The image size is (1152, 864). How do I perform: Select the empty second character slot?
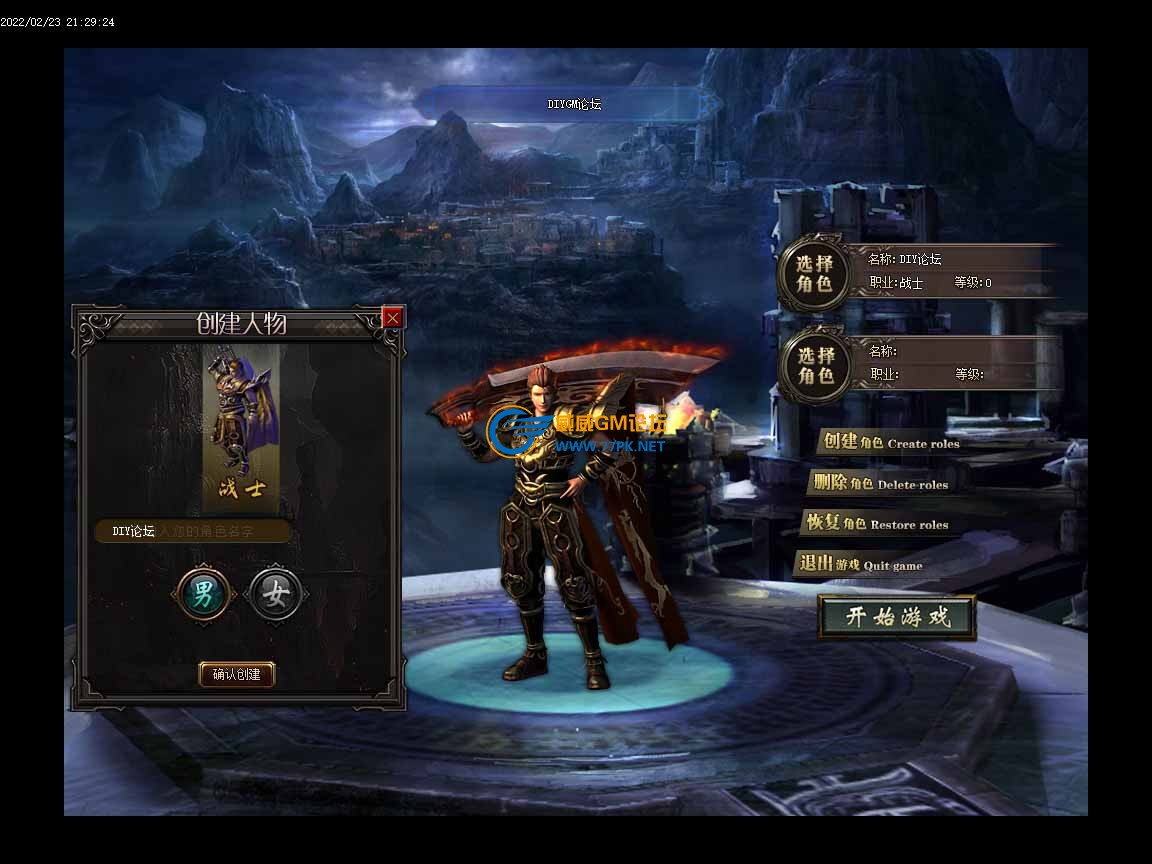(815, 365)
